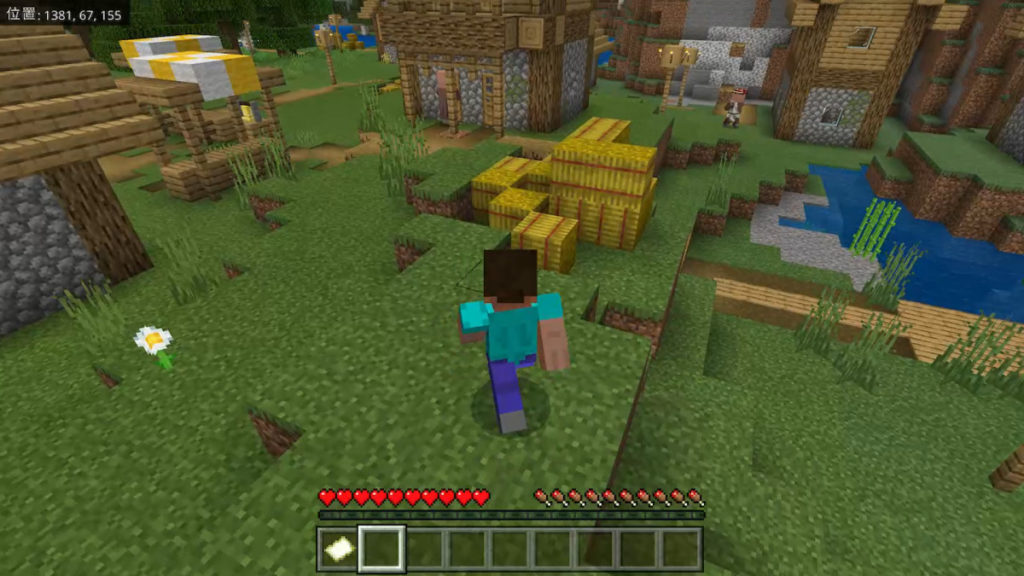Select the hotbar slot holding the map
The width and height of the screenshot is (1024, 576).
tap(338, 549)
